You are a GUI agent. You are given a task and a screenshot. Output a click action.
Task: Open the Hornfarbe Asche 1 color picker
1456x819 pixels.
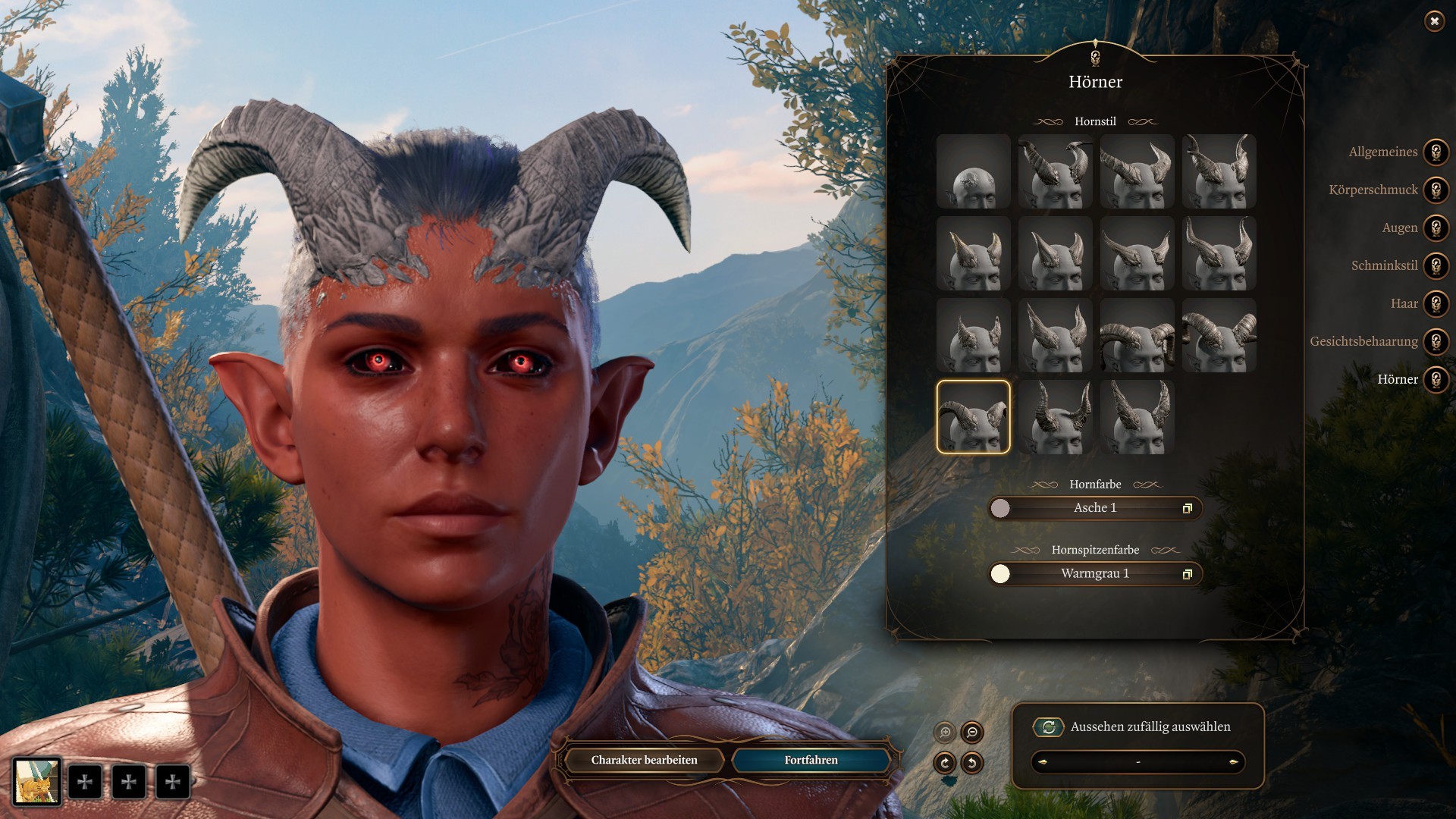tap(1094, 508)
